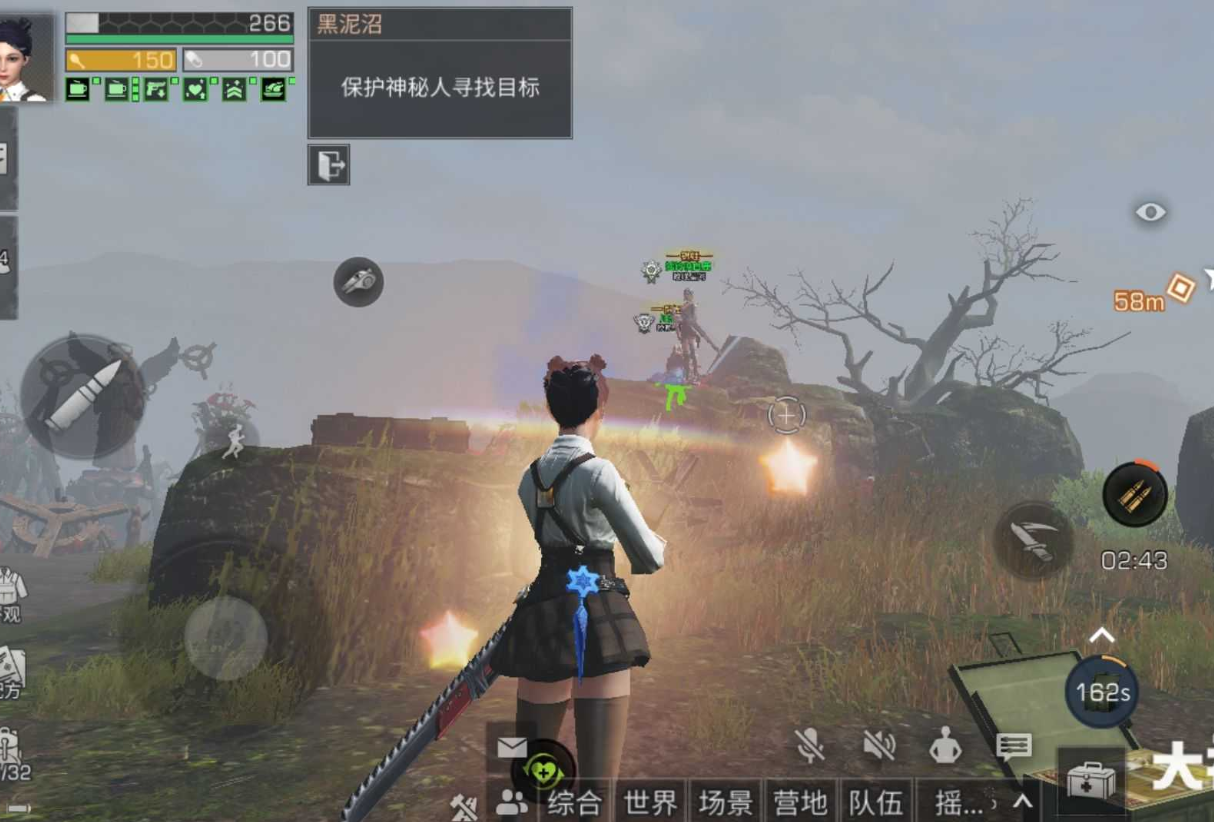Open the chat message bubble icon
1214x822 pixels.
pyautogui.click(x=1013, y=745)
